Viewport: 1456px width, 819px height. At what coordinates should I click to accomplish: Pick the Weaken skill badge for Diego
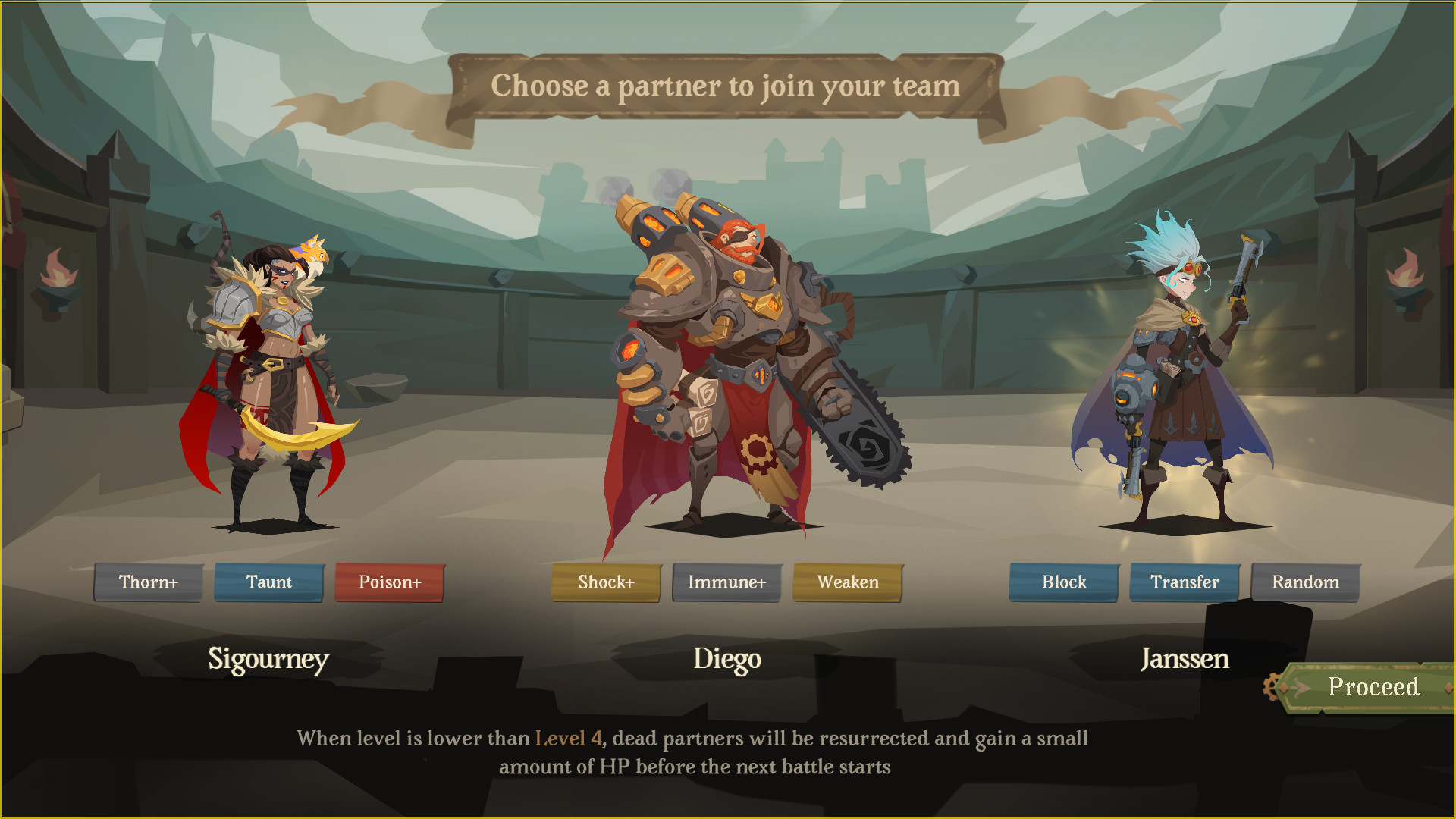click(847, 582)
